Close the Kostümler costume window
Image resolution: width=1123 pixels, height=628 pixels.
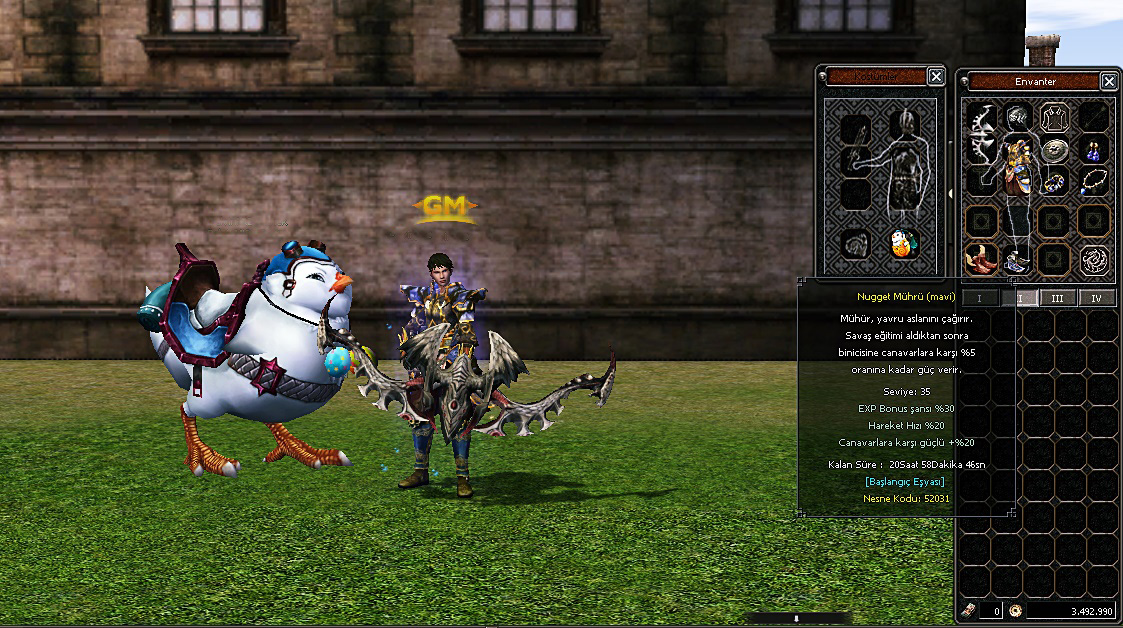tap(935, 77)
